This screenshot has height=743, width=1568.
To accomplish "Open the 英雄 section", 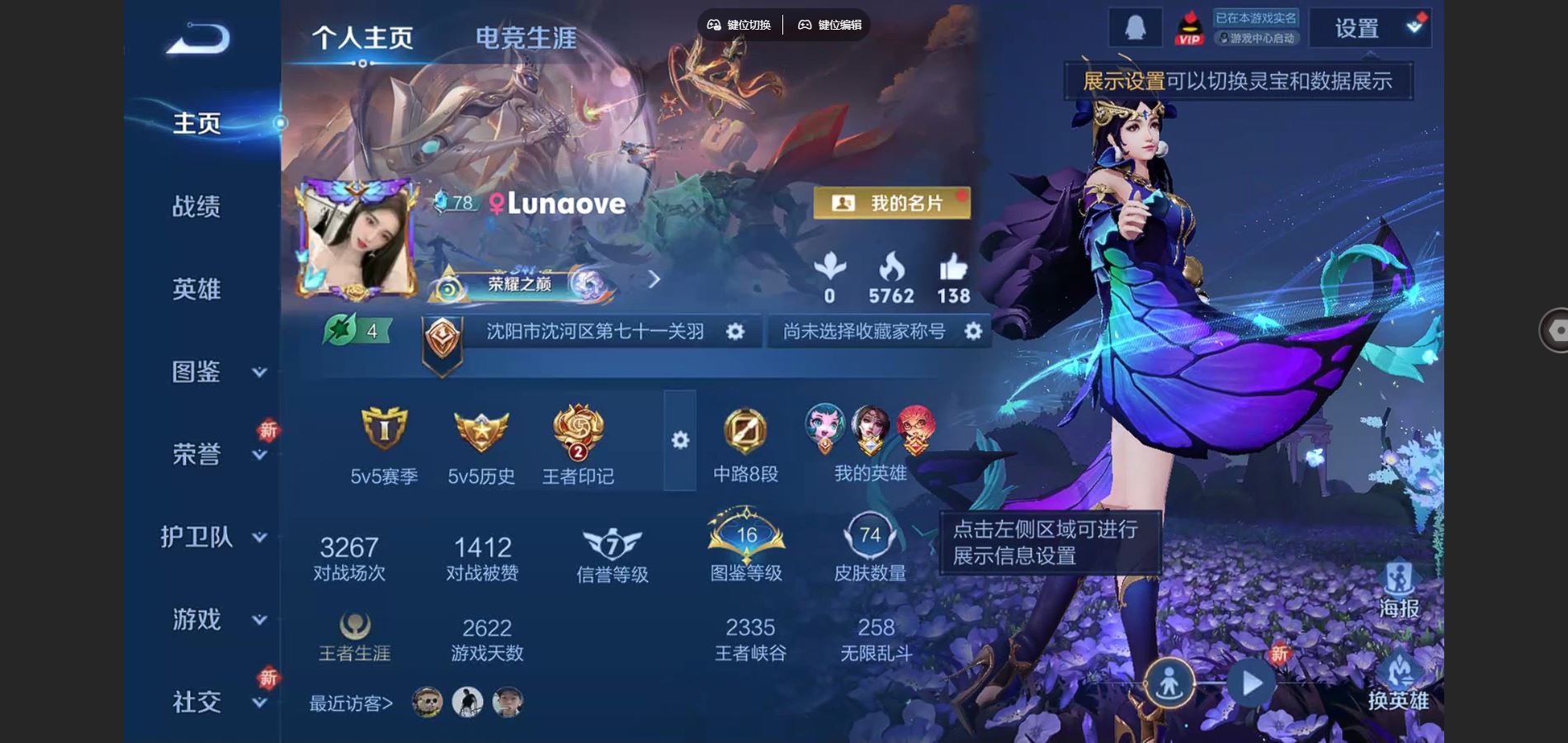I will pos(196,289).
